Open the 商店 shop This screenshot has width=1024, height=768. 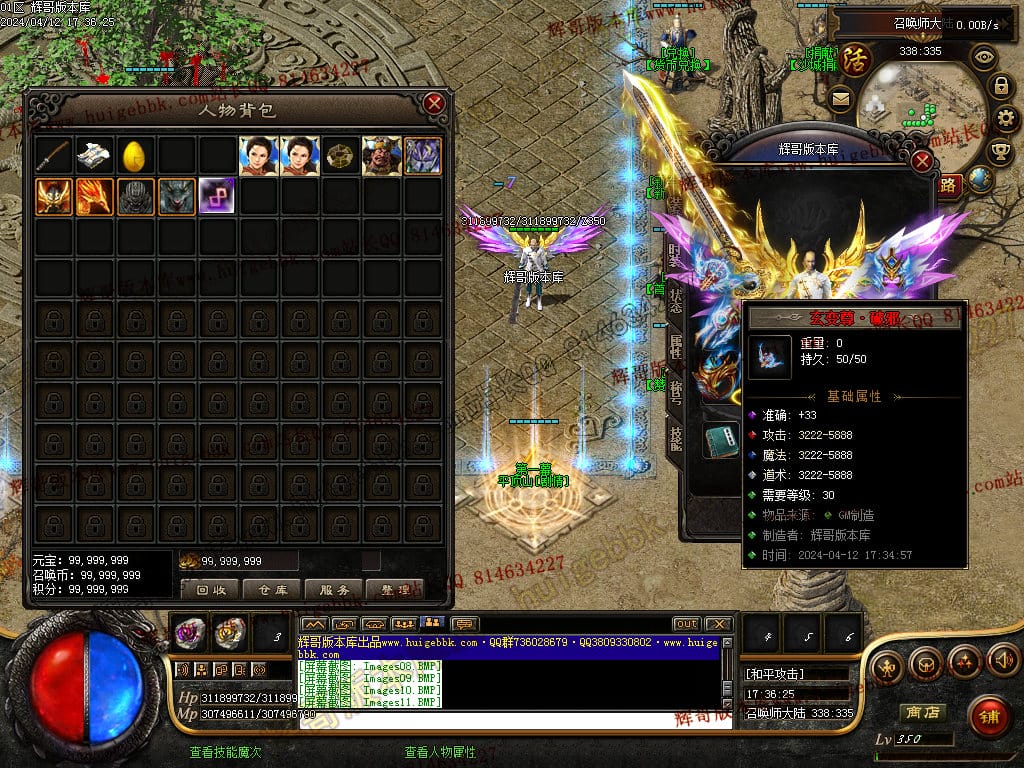click(921, 712)
